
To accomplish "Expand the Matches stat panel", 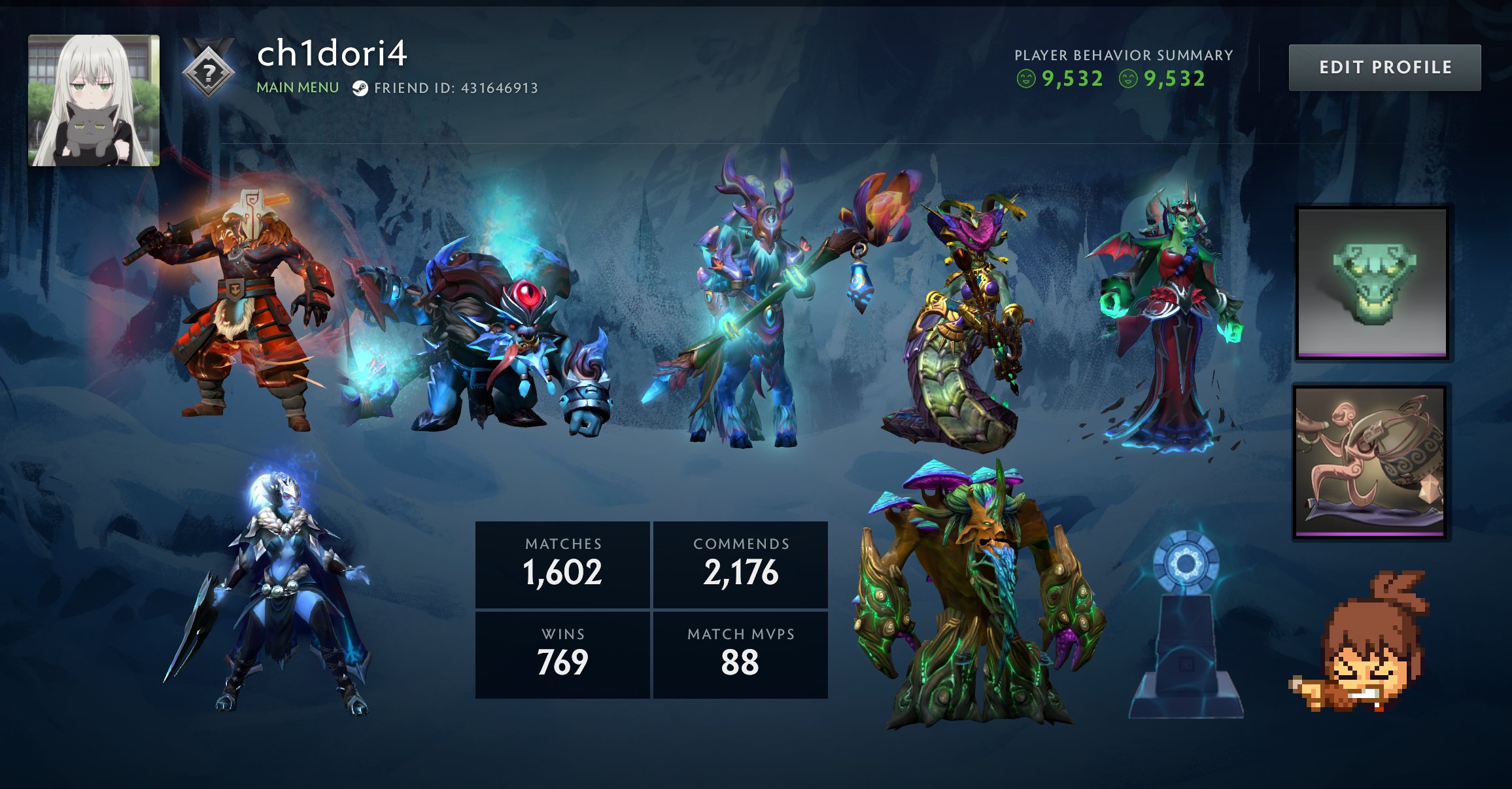I will [x=562, y=564].
